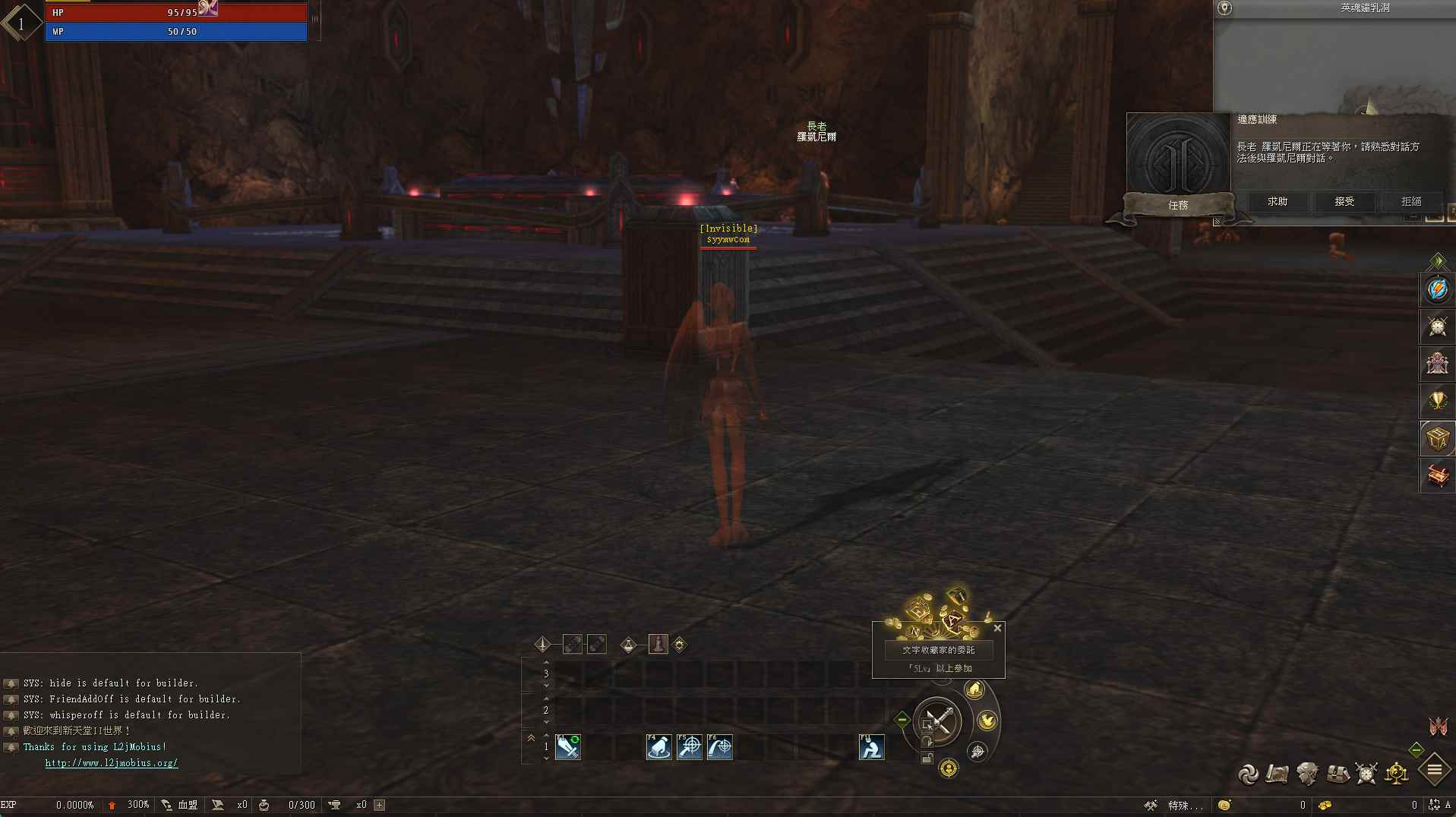The width and height of the screenshot is (1456, 817).
Task: Accept the quest with 接受 button
Action: (x=1344, y=202)
